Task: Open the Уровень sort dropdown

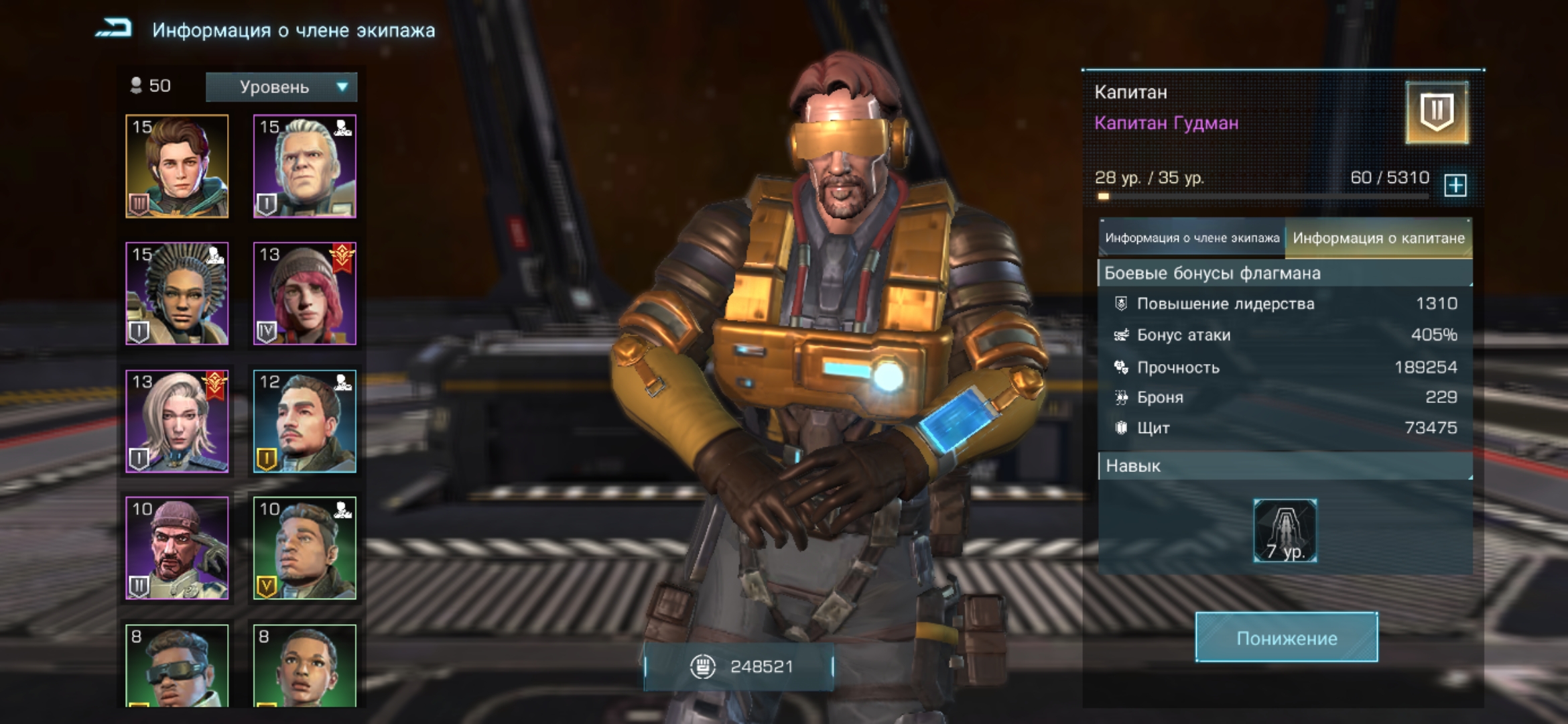Action: [x=281, y=87]
